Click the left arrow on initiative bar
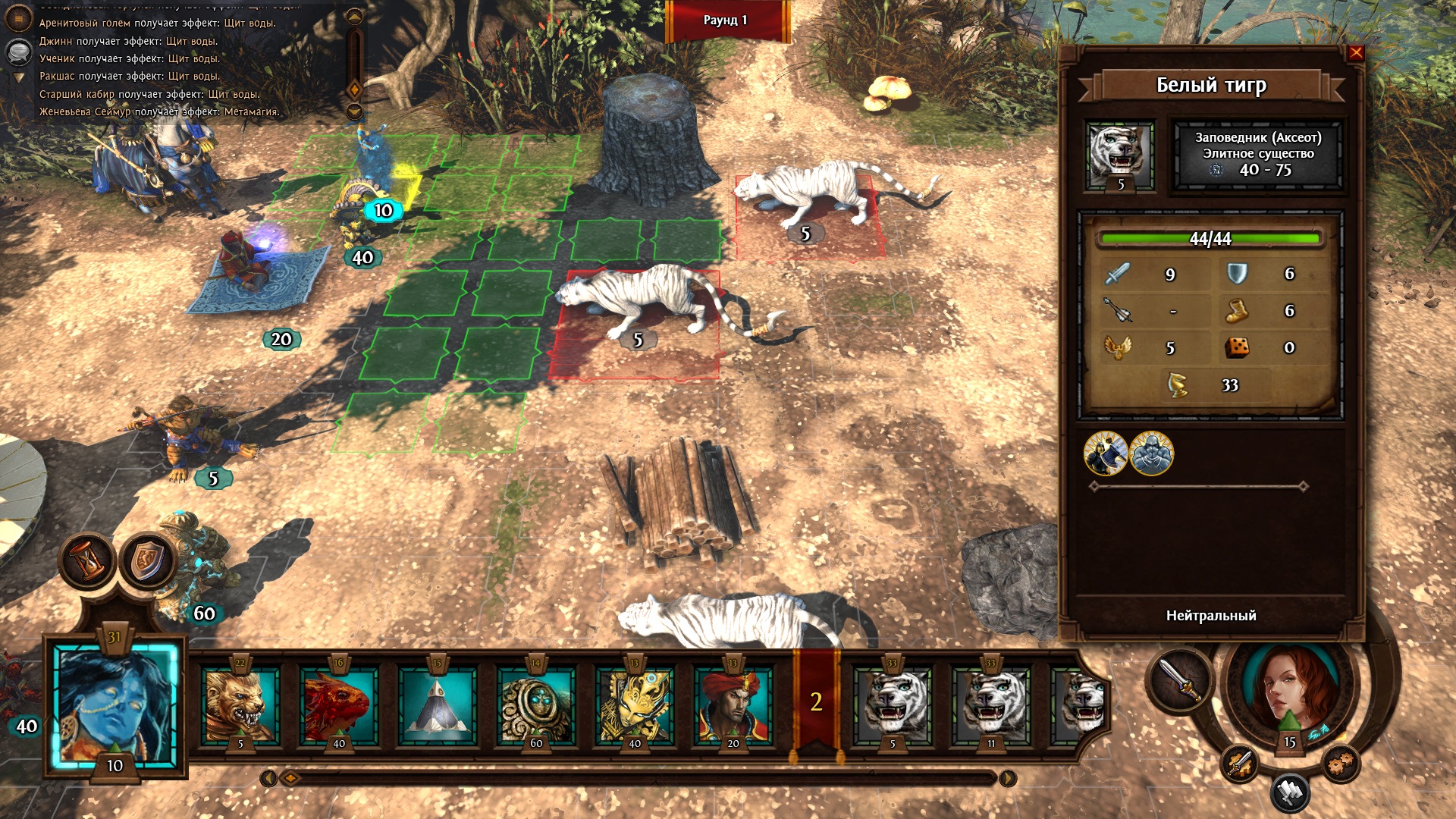 pos(268,778)
